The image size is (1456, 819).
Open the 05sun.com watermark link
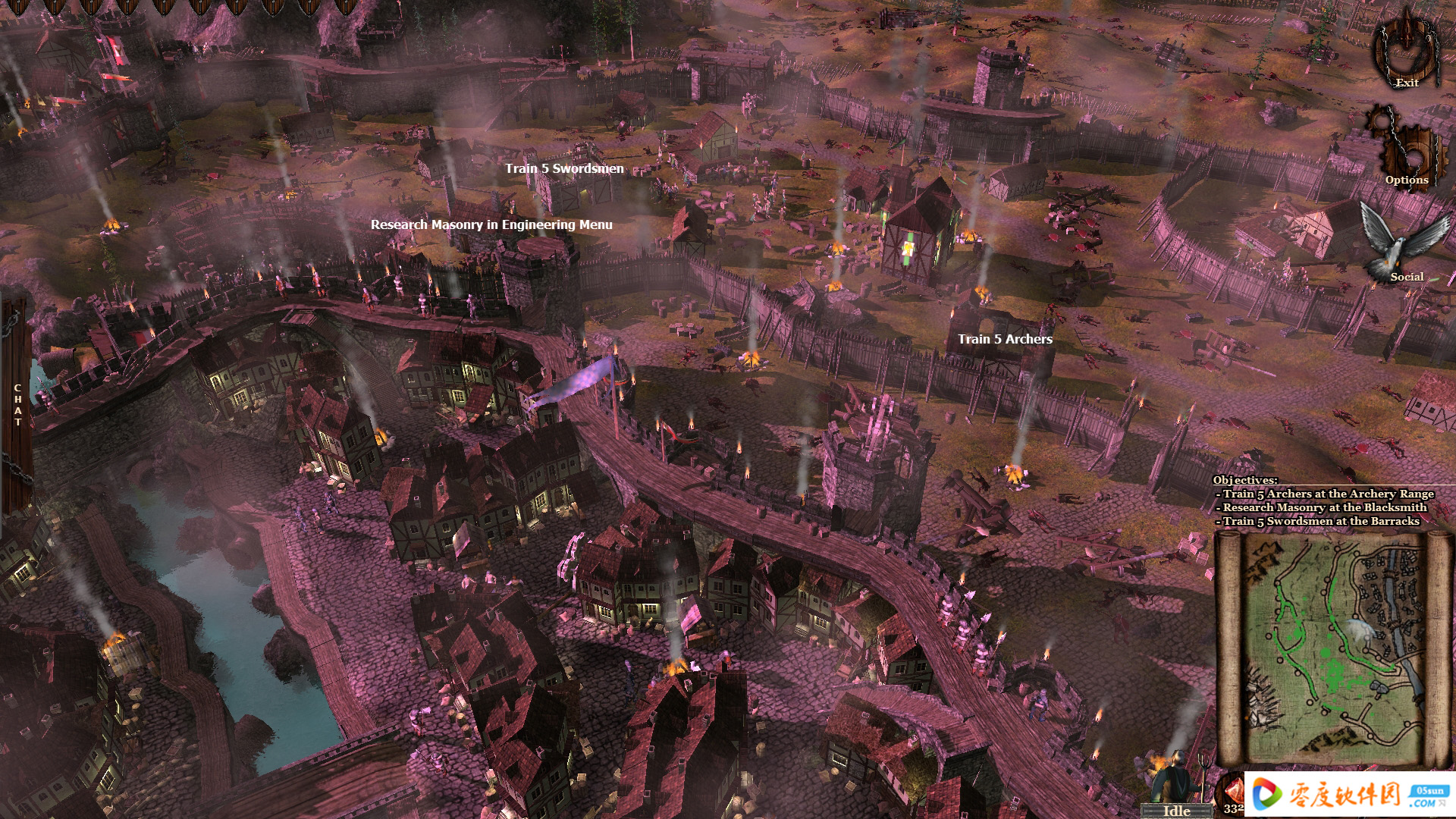coord(1350,795)
